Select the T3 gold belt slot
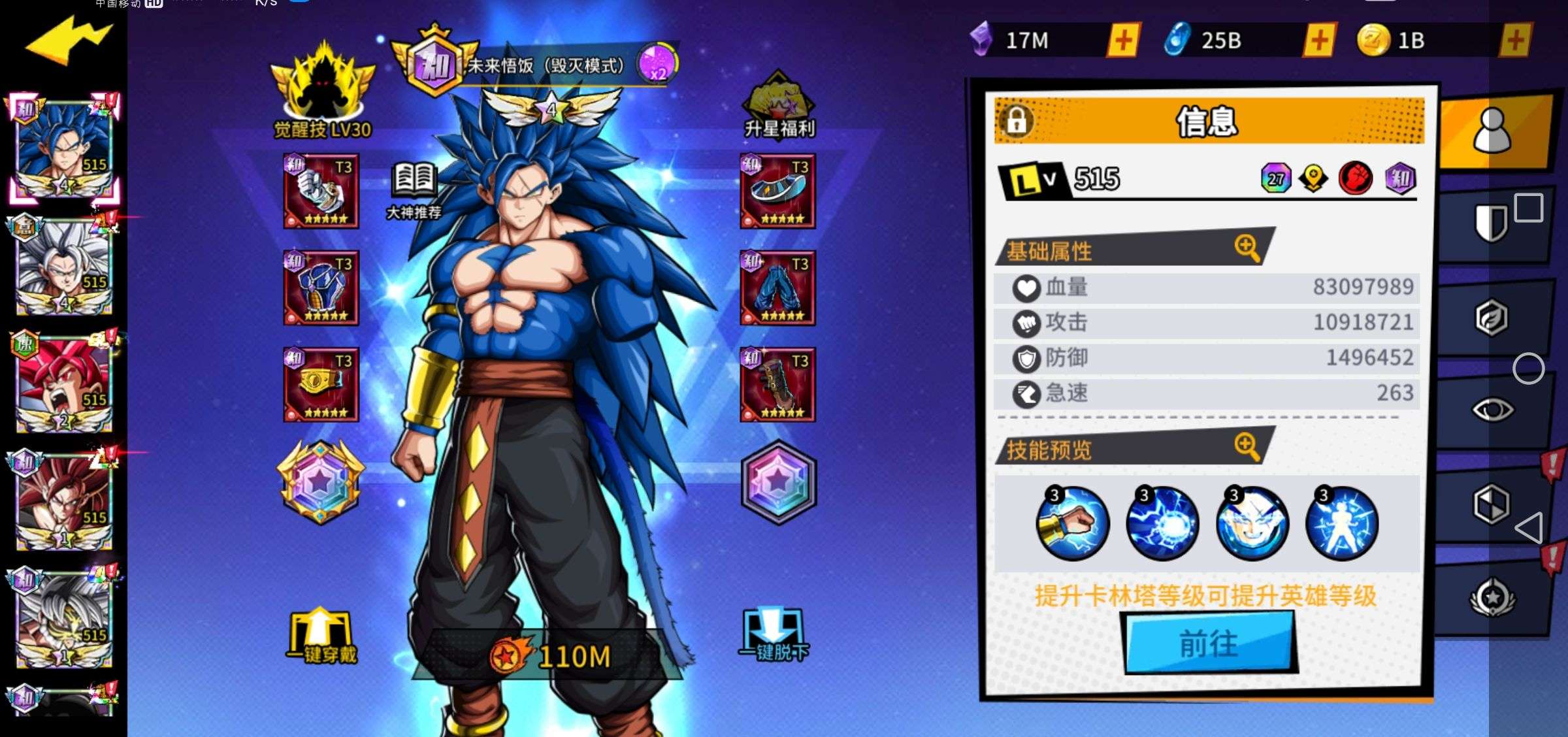 click(321, 384)
